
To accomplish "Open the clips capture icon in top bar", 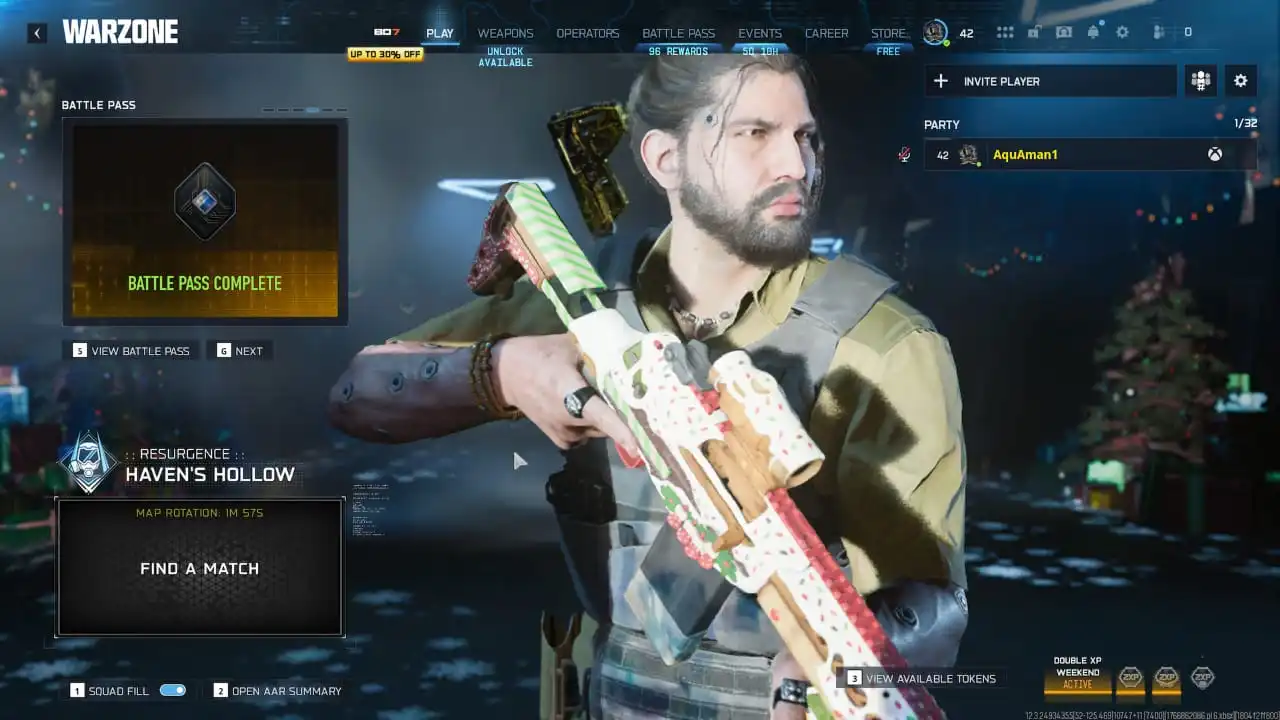I will pos(1063,32).
